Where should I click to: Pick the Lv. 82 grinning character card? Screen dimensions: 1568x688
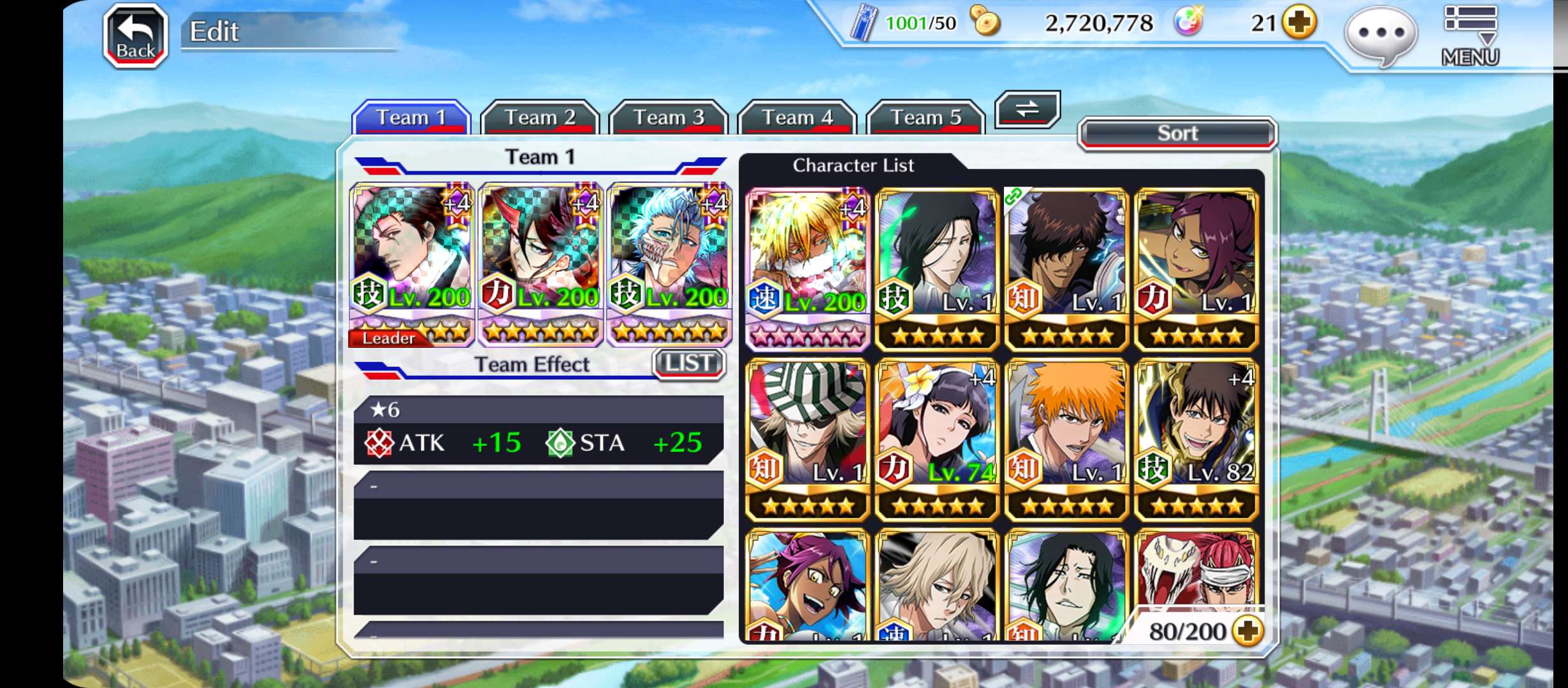pos(1196,439)
